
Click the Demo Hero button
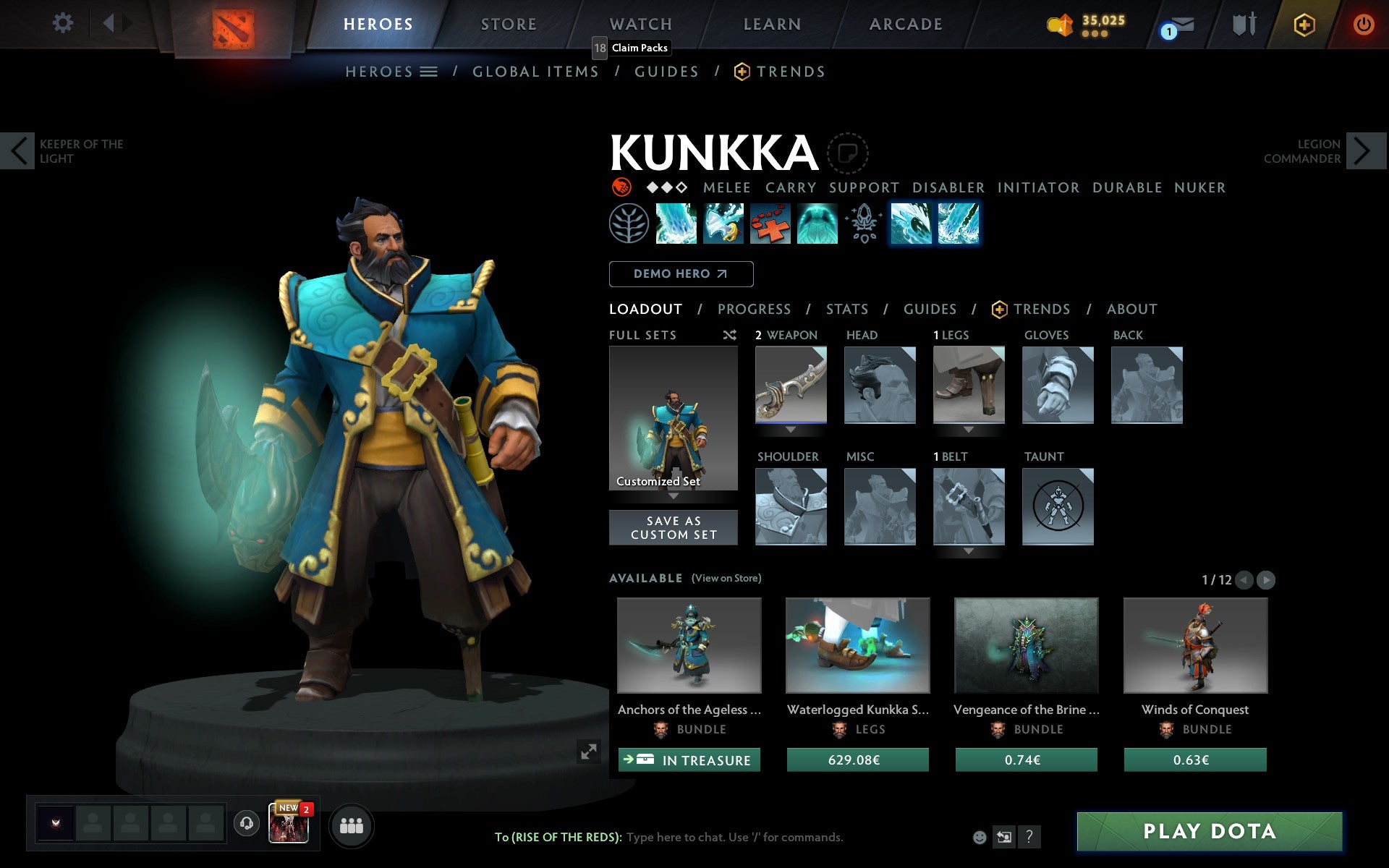pos(681,274)
